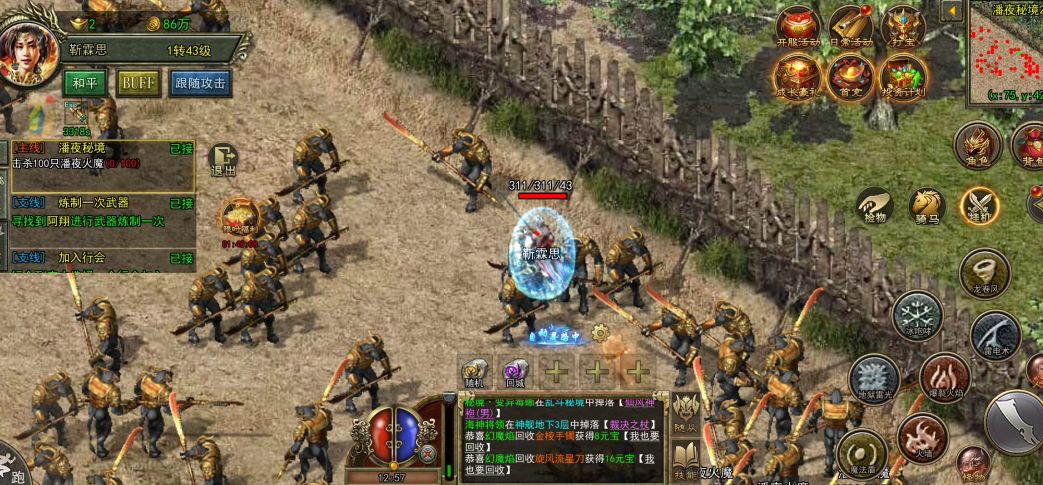Cast the 龙卷风 tornado skill
The image size is (1043, 485).
(x=983, y=271)
